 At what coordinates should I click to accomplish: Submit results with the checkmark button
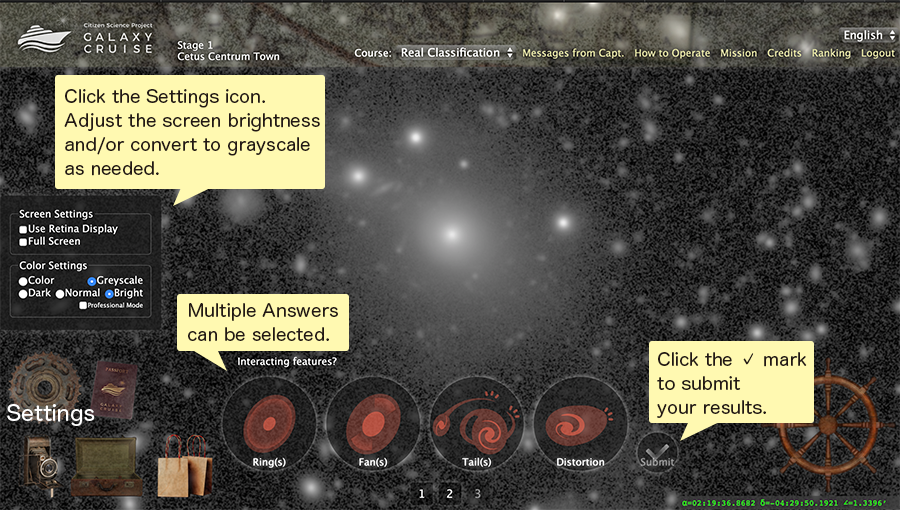pos(657,452)
